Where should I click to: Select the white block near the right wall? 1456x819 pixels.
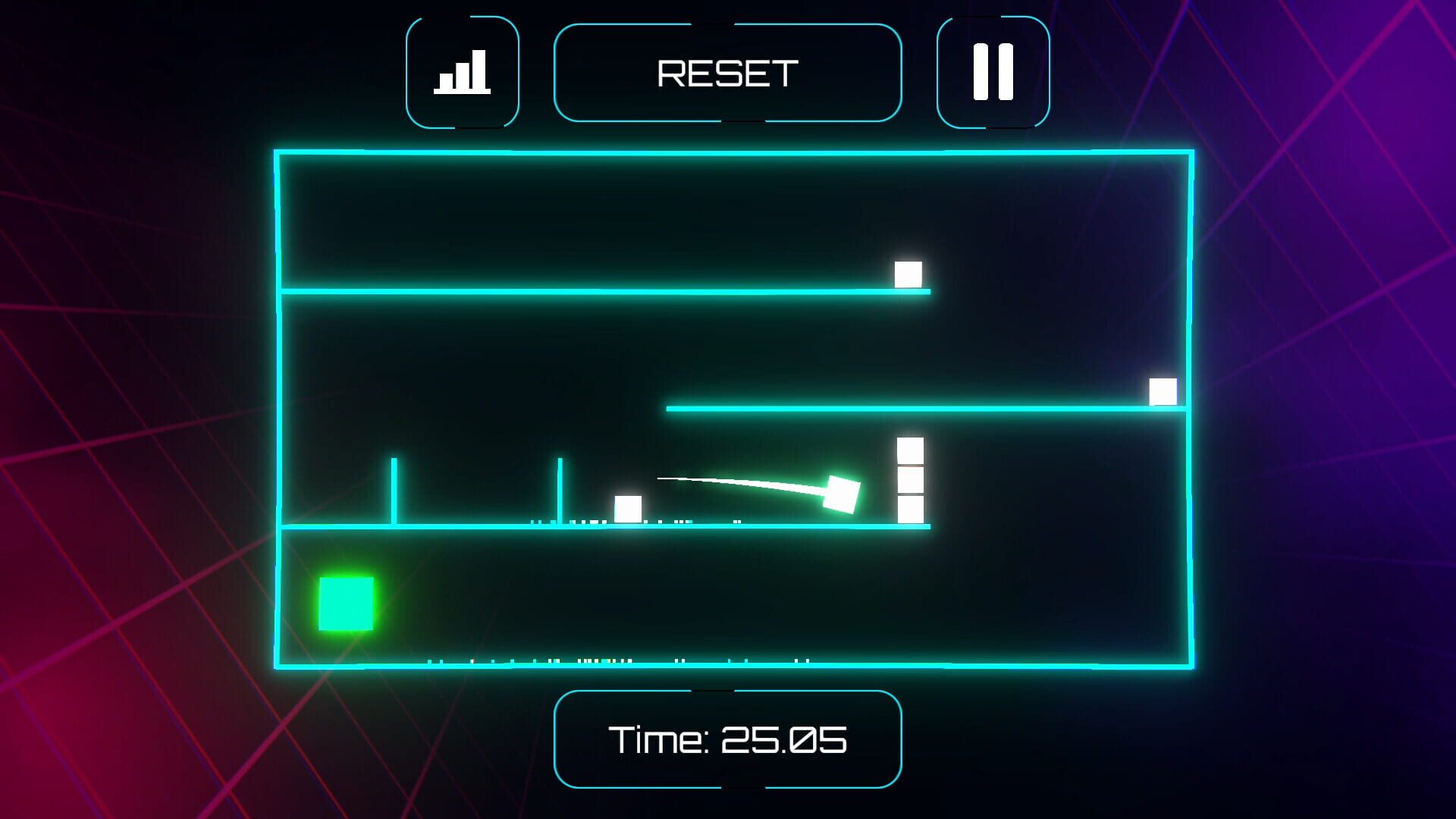(1163, 391)
